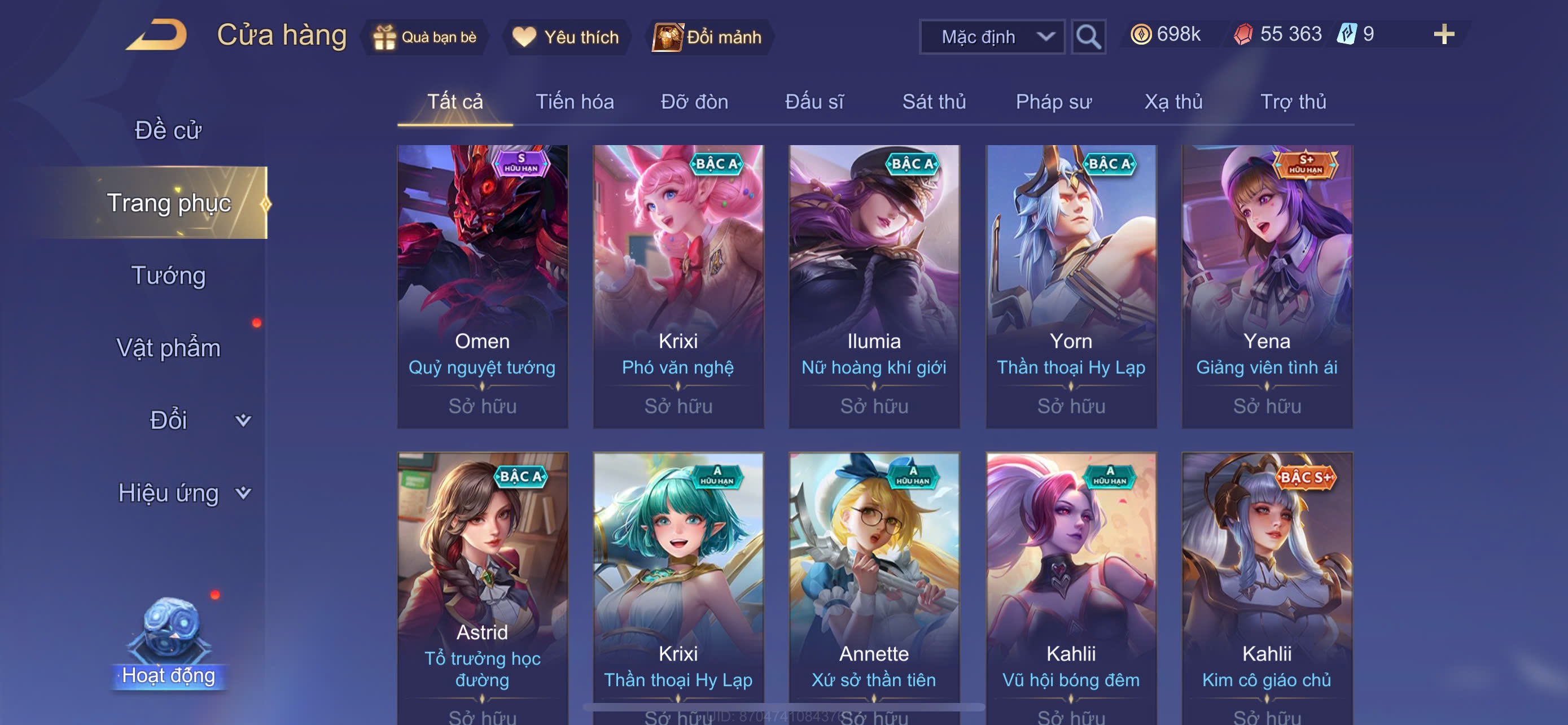Screen dimensions: 1568x725
Task: Select Yena Giảng viên tình ái skin
Action: (x=1267, y=286)
